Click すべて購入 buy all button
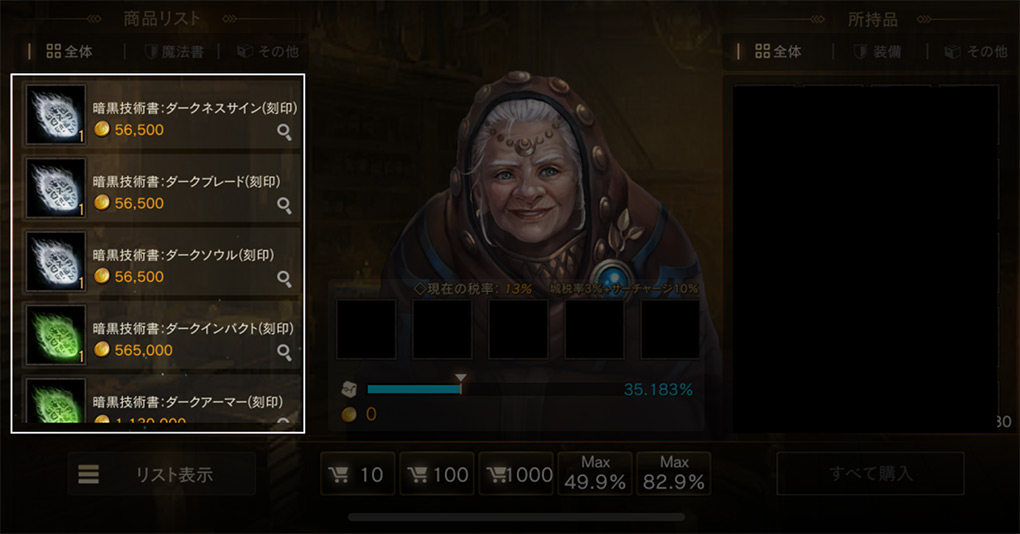Image resolution: width=1020 pixels, height=534 pixels. (870, 474)
